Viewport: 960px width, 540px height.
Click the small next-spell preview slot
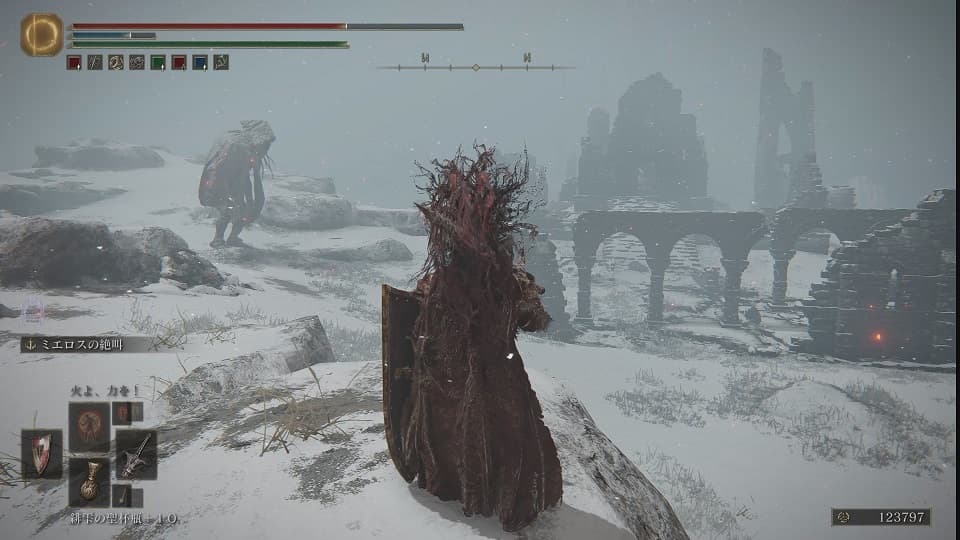(123, 412)
